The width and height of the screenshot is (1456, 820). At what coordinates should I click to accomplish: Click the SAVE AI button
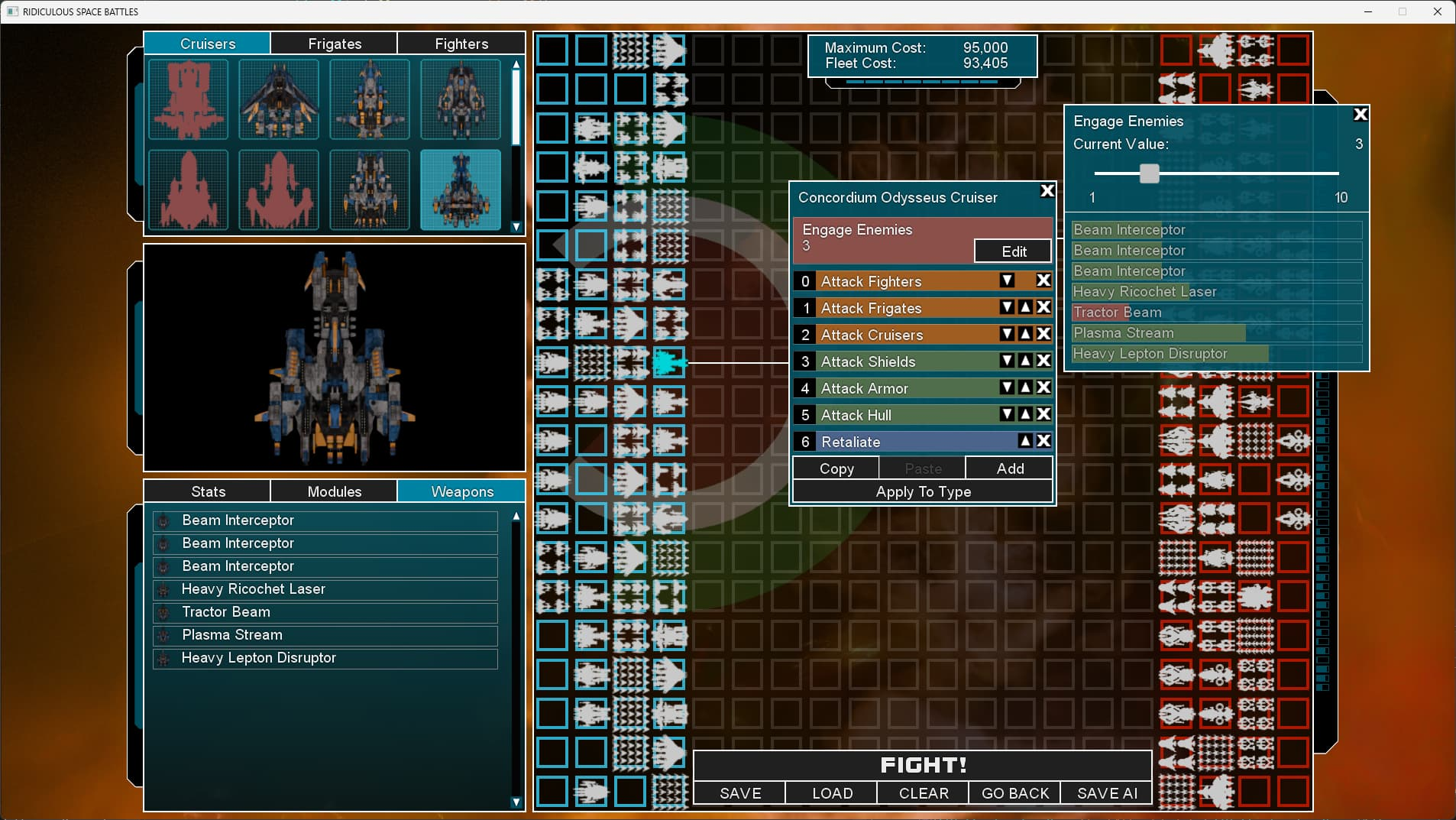[x=1106, y=793]
